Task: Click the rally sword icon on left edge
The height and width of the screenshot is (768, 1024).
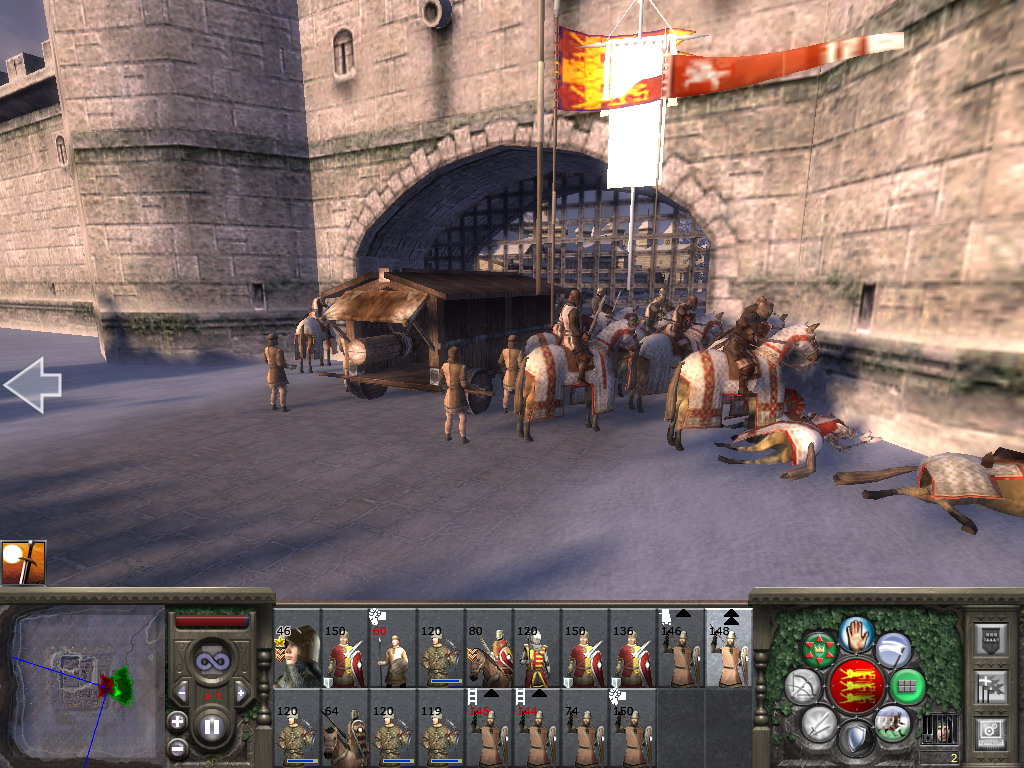Action: point(22,562)
